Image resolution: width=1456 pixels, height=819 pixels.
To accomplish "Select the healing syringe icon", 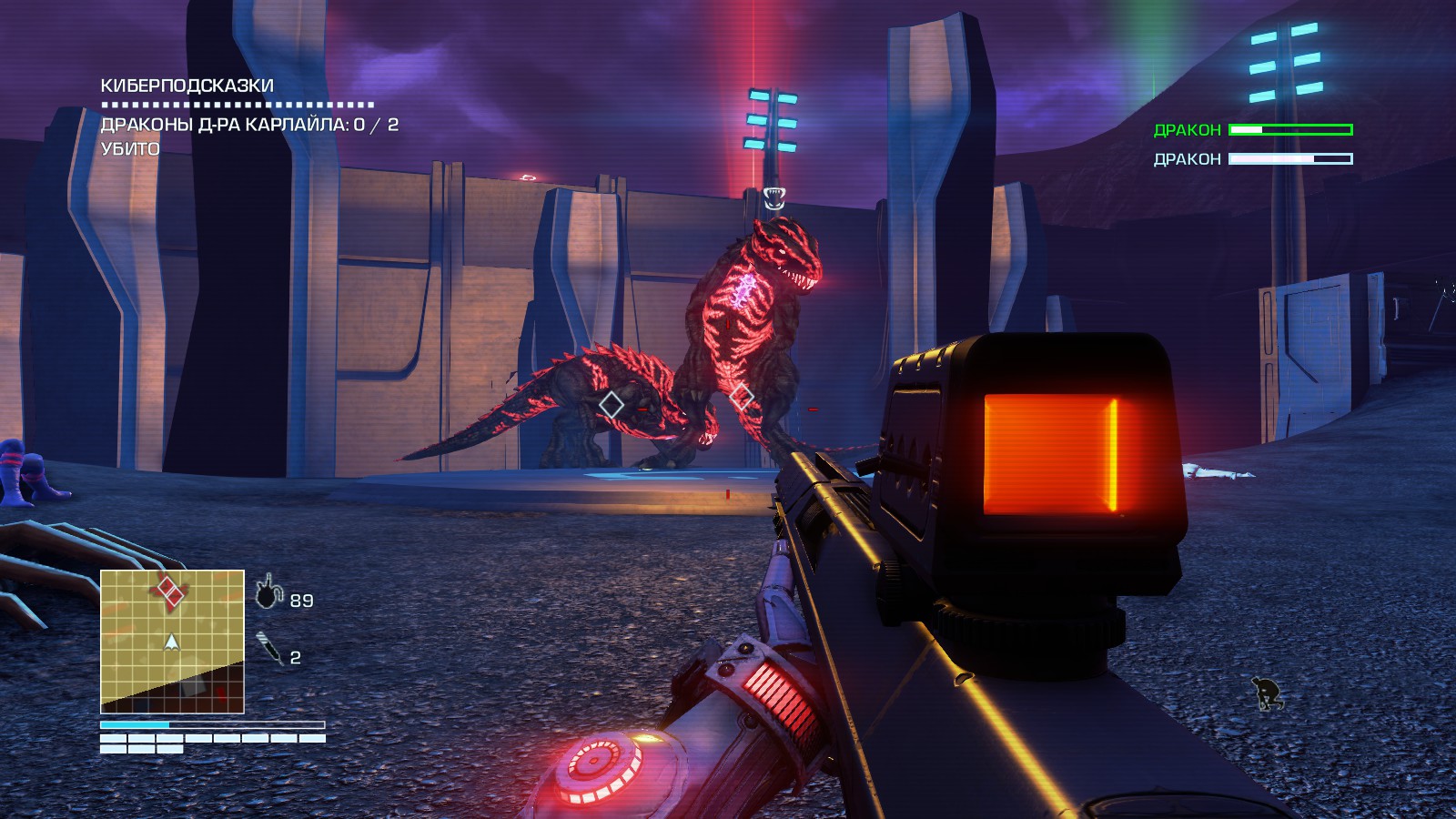I will [269, 649].
